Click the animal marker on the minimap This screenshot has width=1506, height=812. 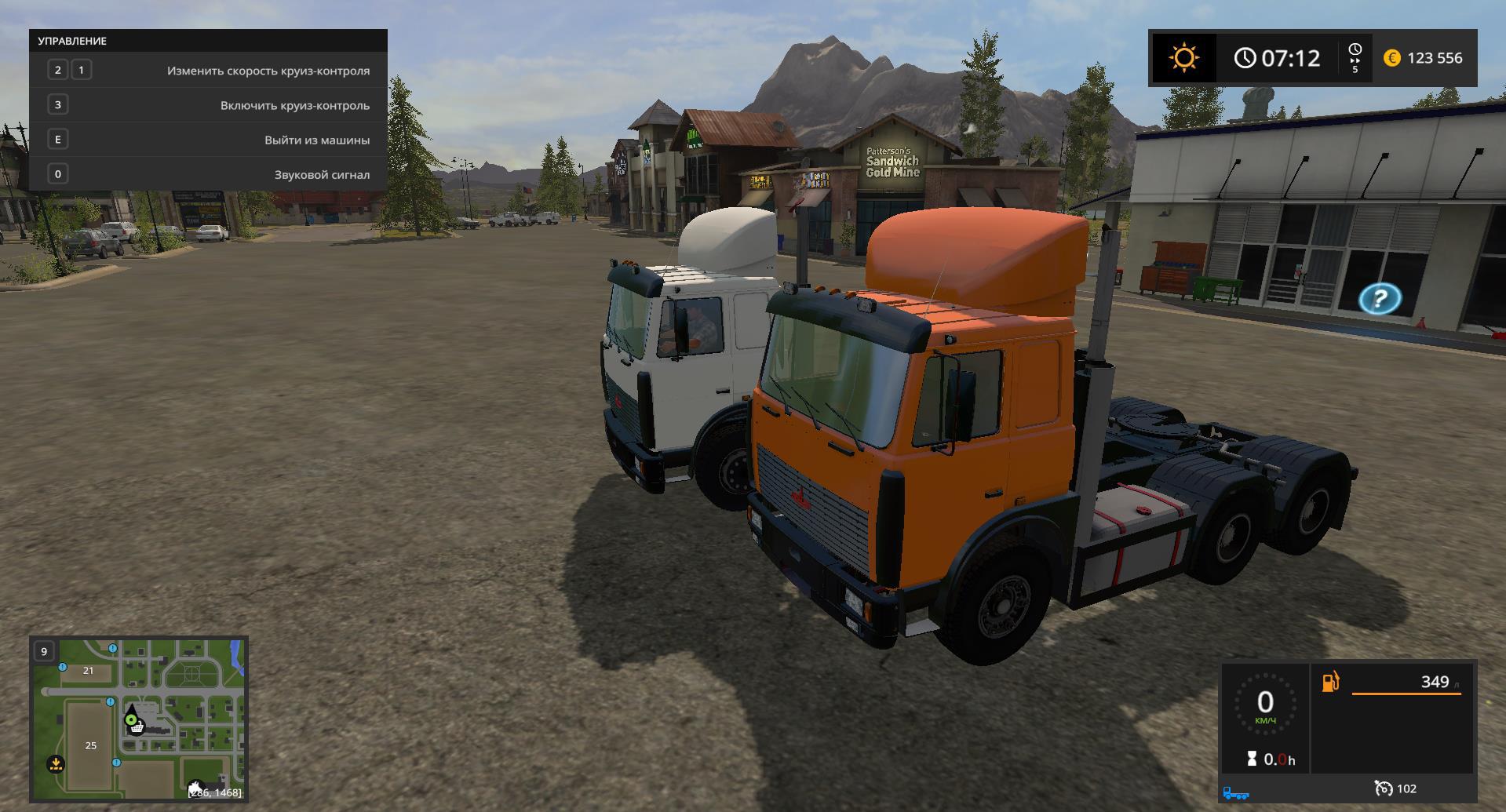[195, 786]
